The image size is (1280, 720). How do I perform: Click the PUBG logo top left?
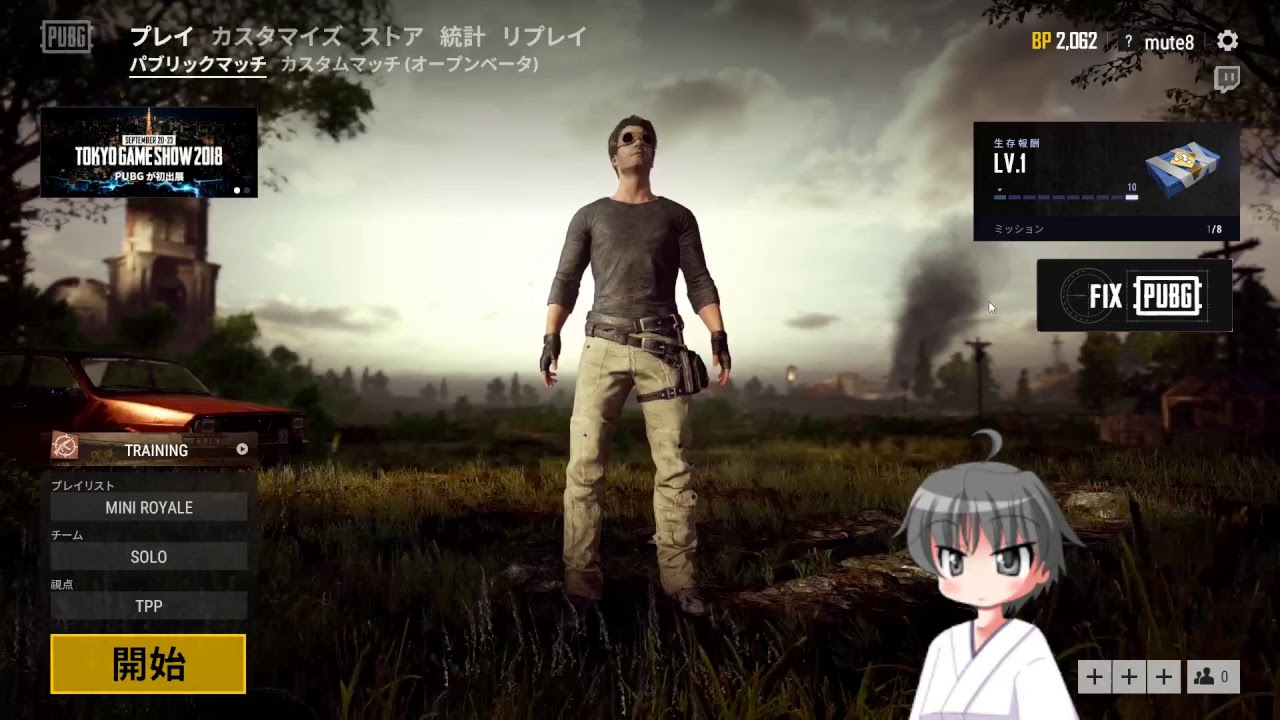tap(64, 38)
